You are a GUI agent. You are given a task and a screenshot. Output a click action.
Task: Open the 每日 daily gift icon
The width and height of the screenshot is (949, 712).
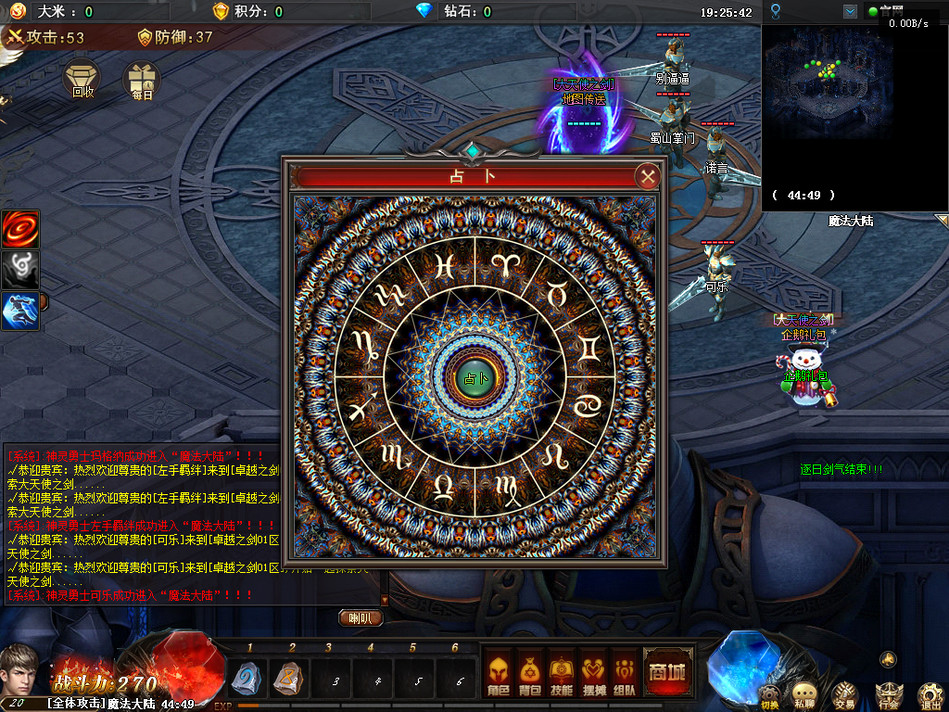point(141,79)
